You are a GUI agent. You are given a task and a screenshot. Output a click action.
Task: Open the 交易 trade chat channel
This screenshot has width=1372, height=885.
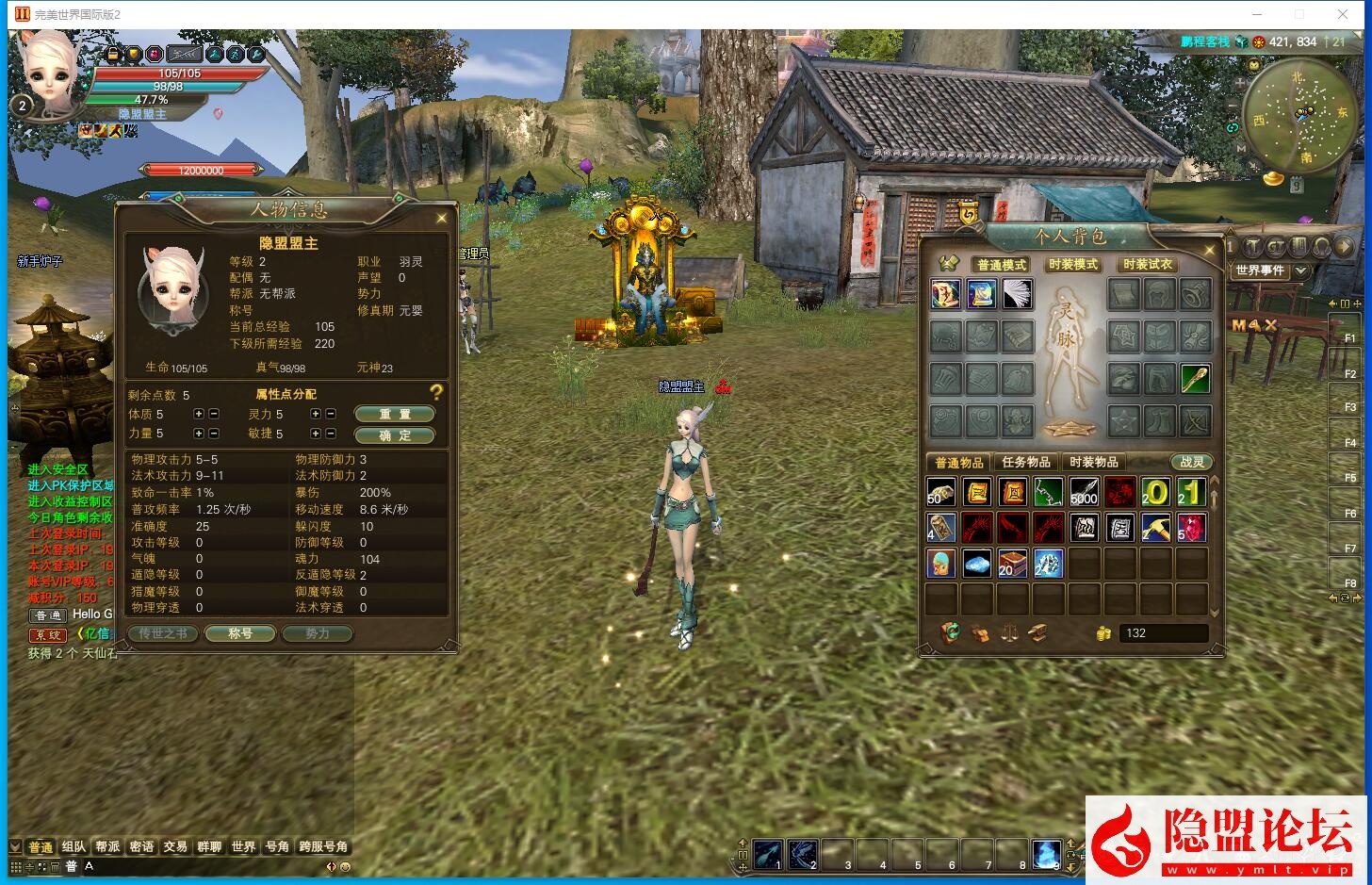coord(175,847)
